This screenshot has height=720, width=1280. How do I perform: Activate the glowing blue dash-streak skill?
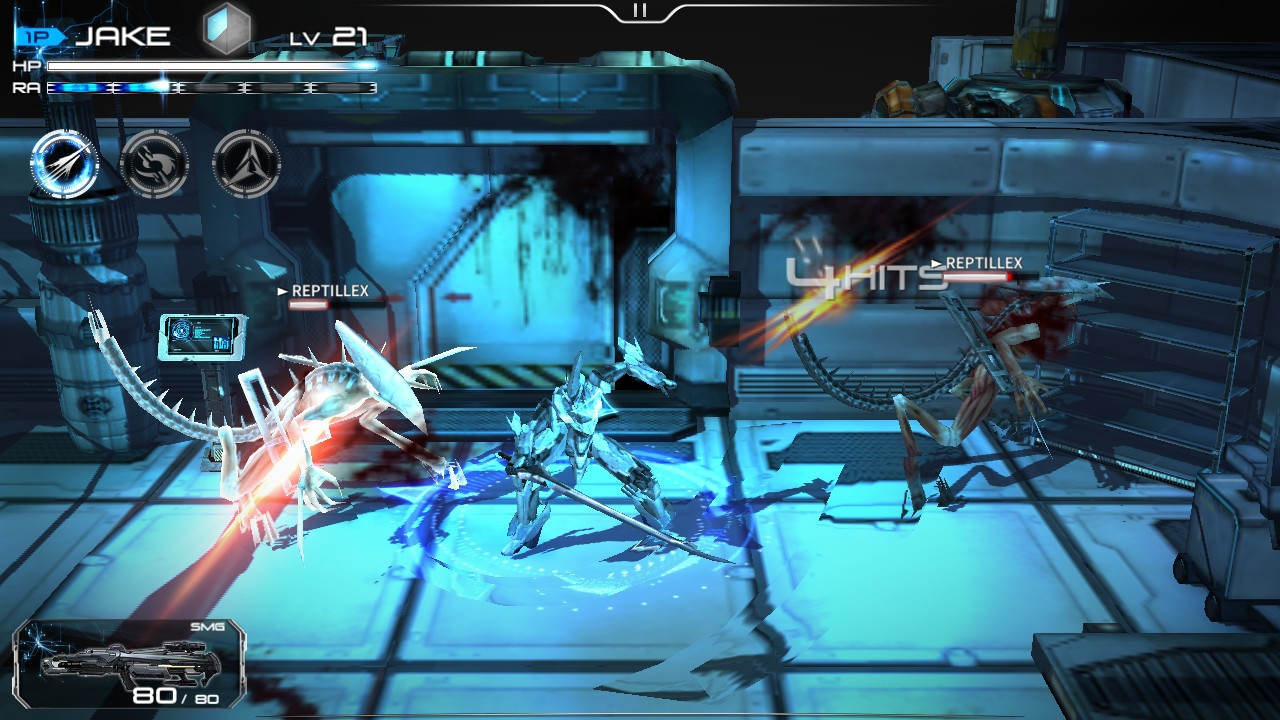tap(64, 164)
